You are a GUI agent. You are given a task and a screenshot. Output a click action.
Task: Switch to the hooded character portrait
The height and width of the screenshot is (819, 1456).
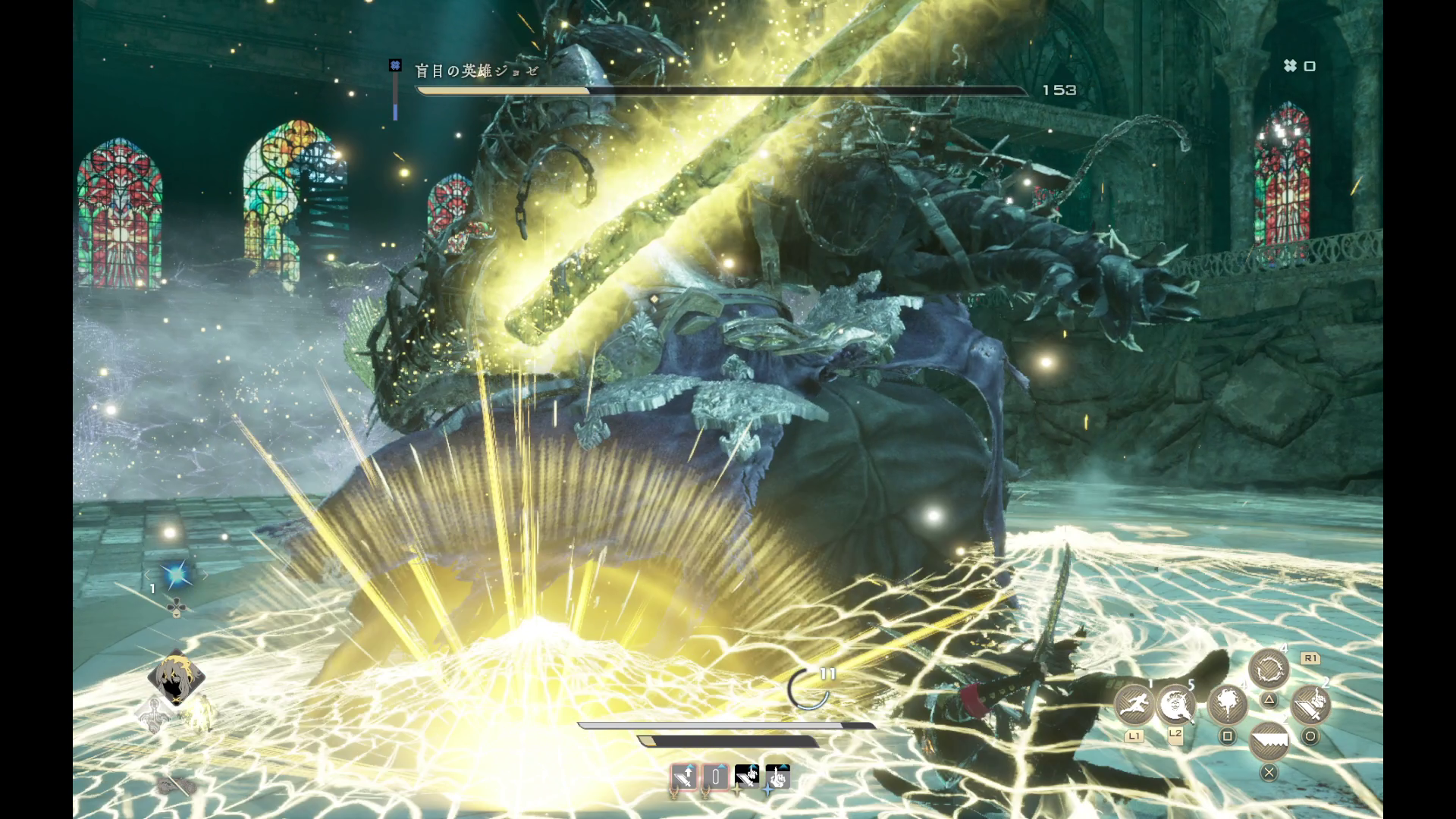(175, 677)
